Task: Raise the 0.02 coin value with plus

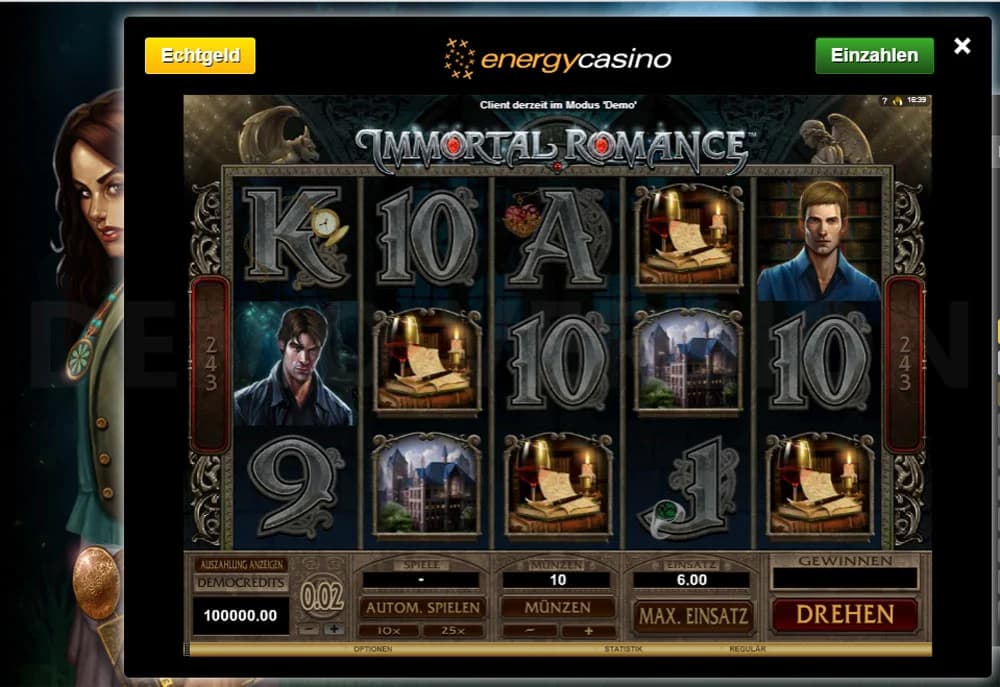Action: click(333, 629)
